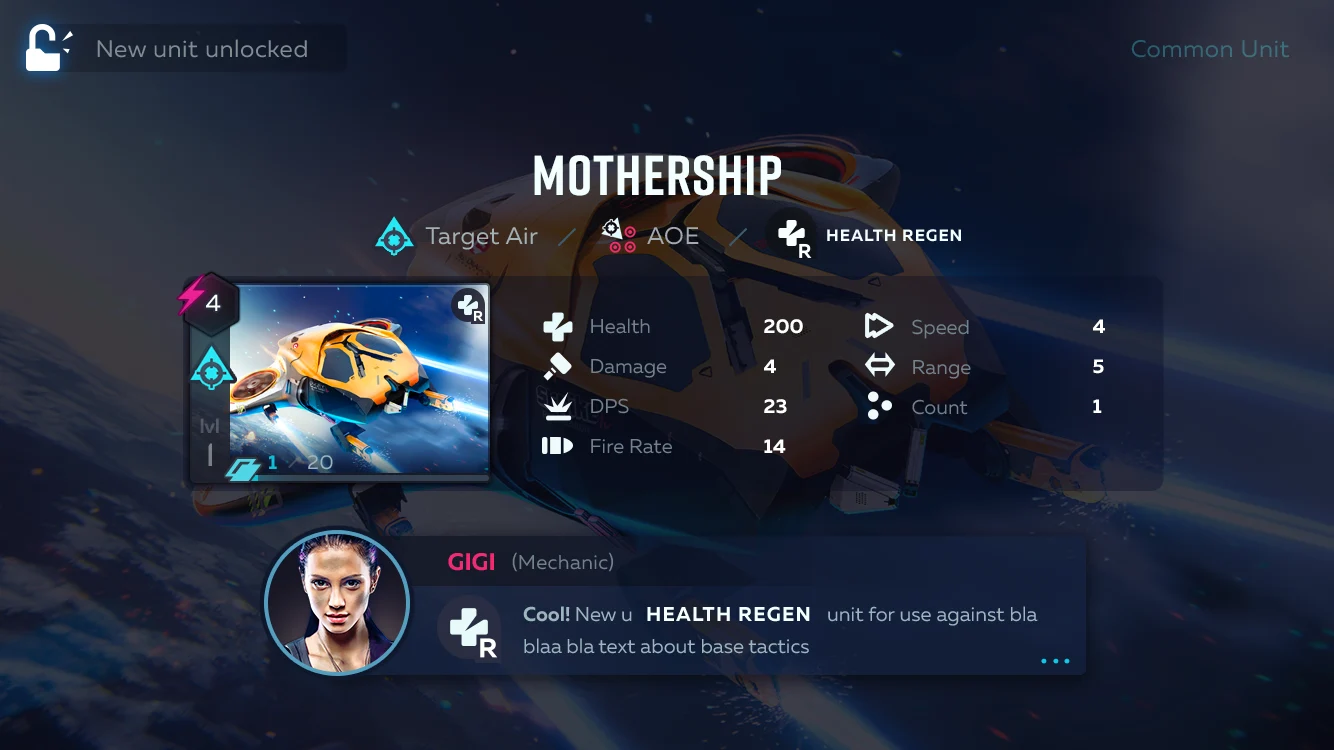This screenshot has height=750, width=1334.
Task: Tap the Health Regen icon in Gigi's dialogue
Action: coord(470,629)
